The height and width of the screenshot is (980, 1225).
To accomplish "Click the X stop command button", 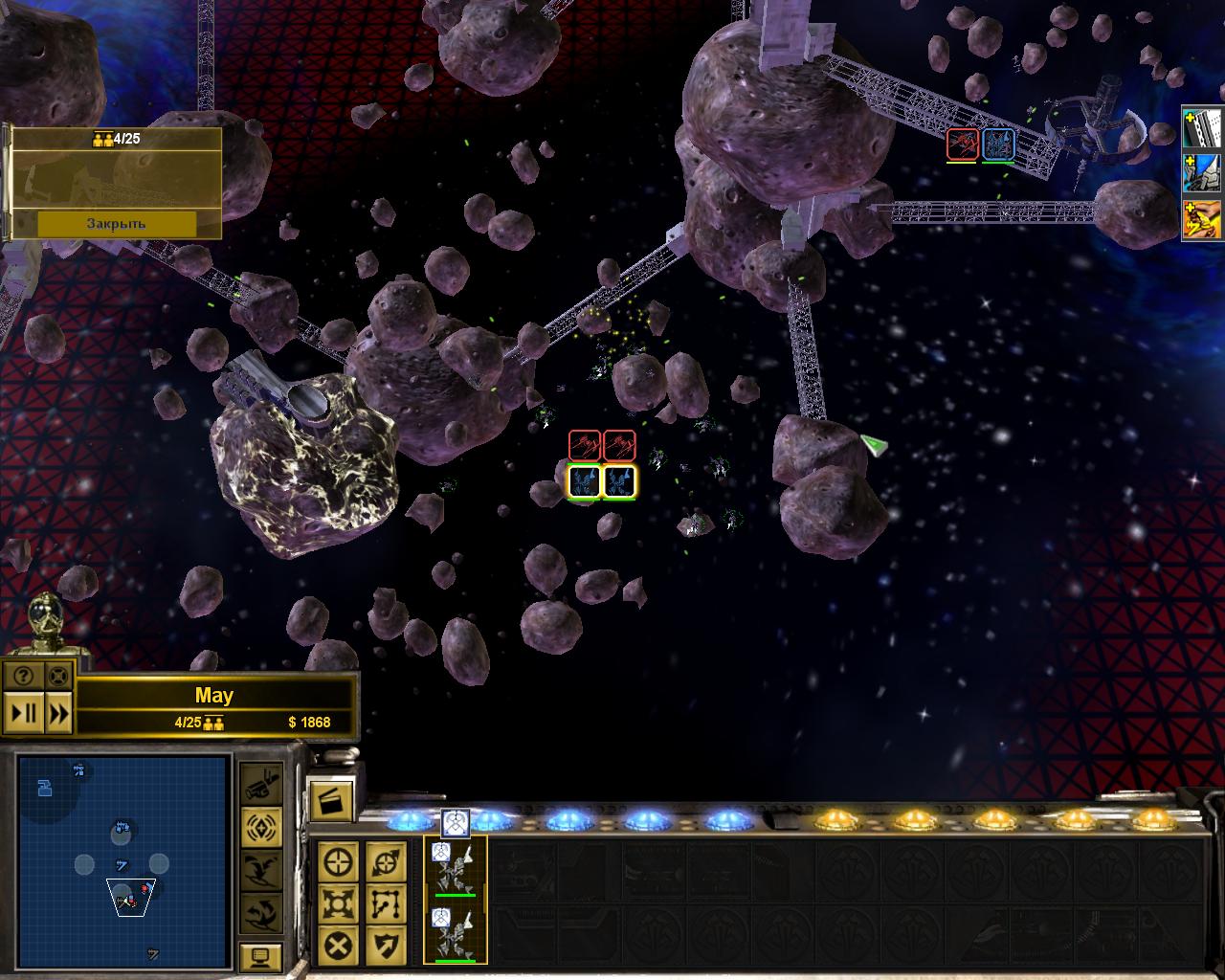I will point(339,946).
